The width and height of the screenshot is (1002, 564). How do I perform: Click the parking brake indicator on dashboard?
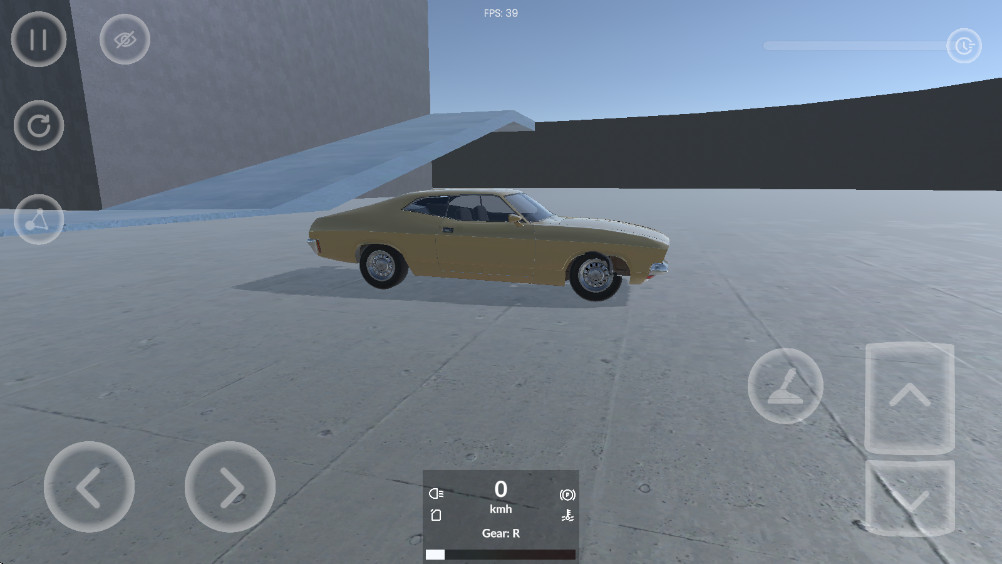click(x=567, y=494)
